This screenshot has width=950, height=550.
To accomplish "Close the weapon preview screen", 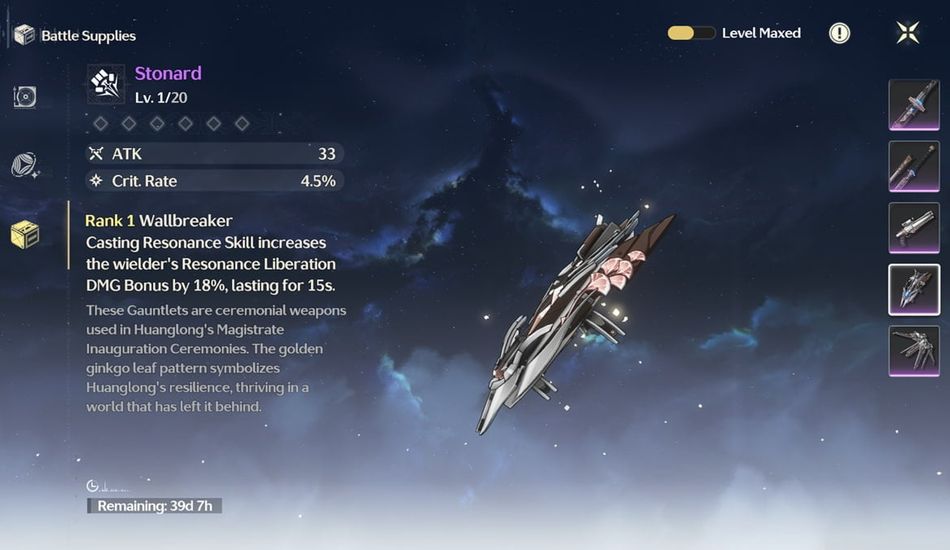I will [x=908, y=33].
